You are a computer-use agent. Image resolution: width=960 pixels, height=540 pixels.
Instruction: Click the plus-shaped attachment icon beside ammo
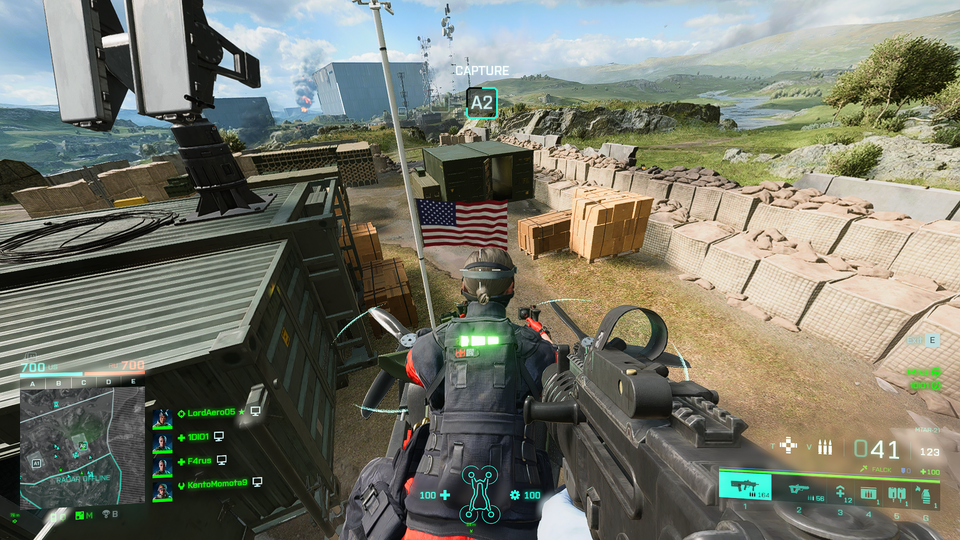point(789,446)
